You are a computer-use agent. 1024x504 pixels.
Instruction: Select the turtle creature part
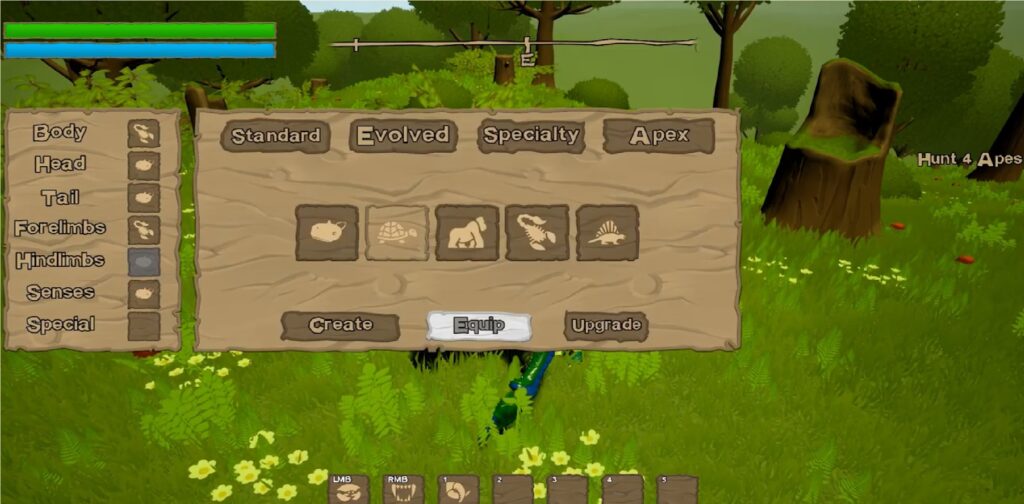click(397, 233)
